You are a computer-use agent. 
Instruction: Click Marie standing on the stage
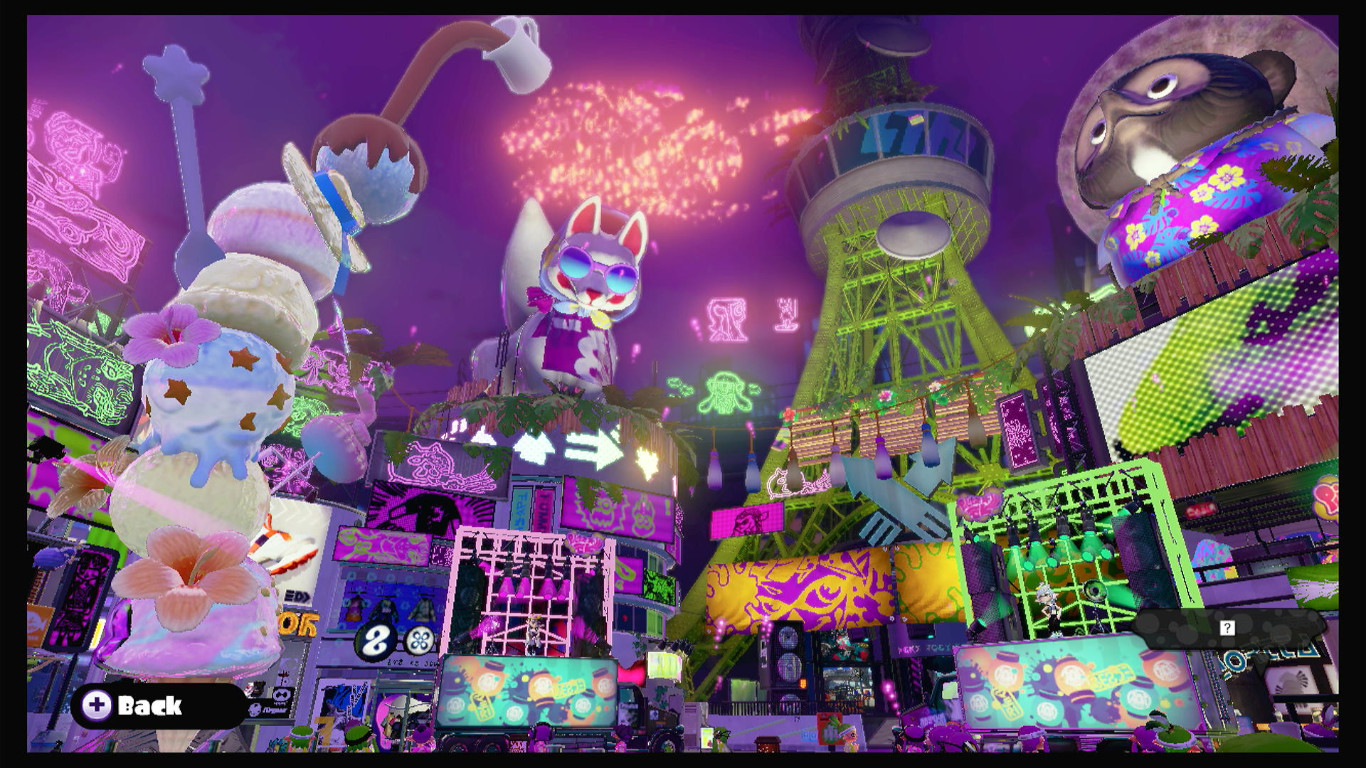pos(1048,608)
